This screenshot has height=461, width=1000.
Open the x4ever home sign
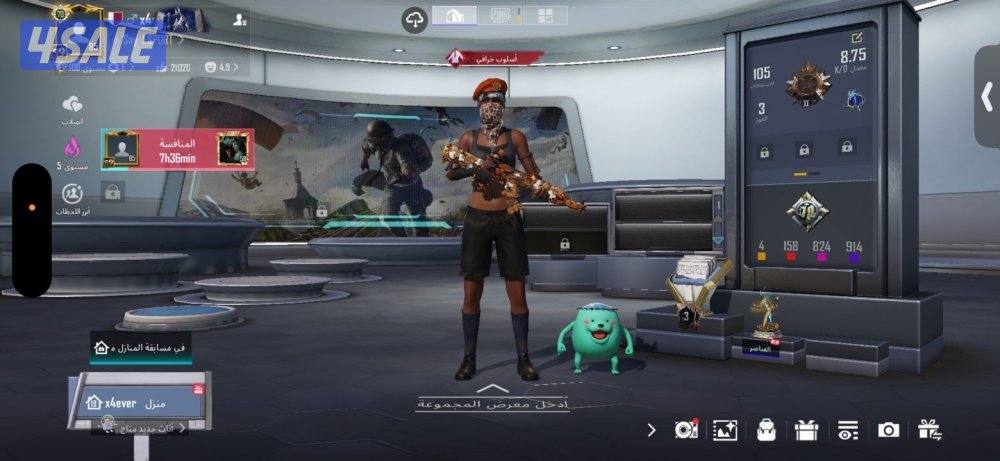140,400
